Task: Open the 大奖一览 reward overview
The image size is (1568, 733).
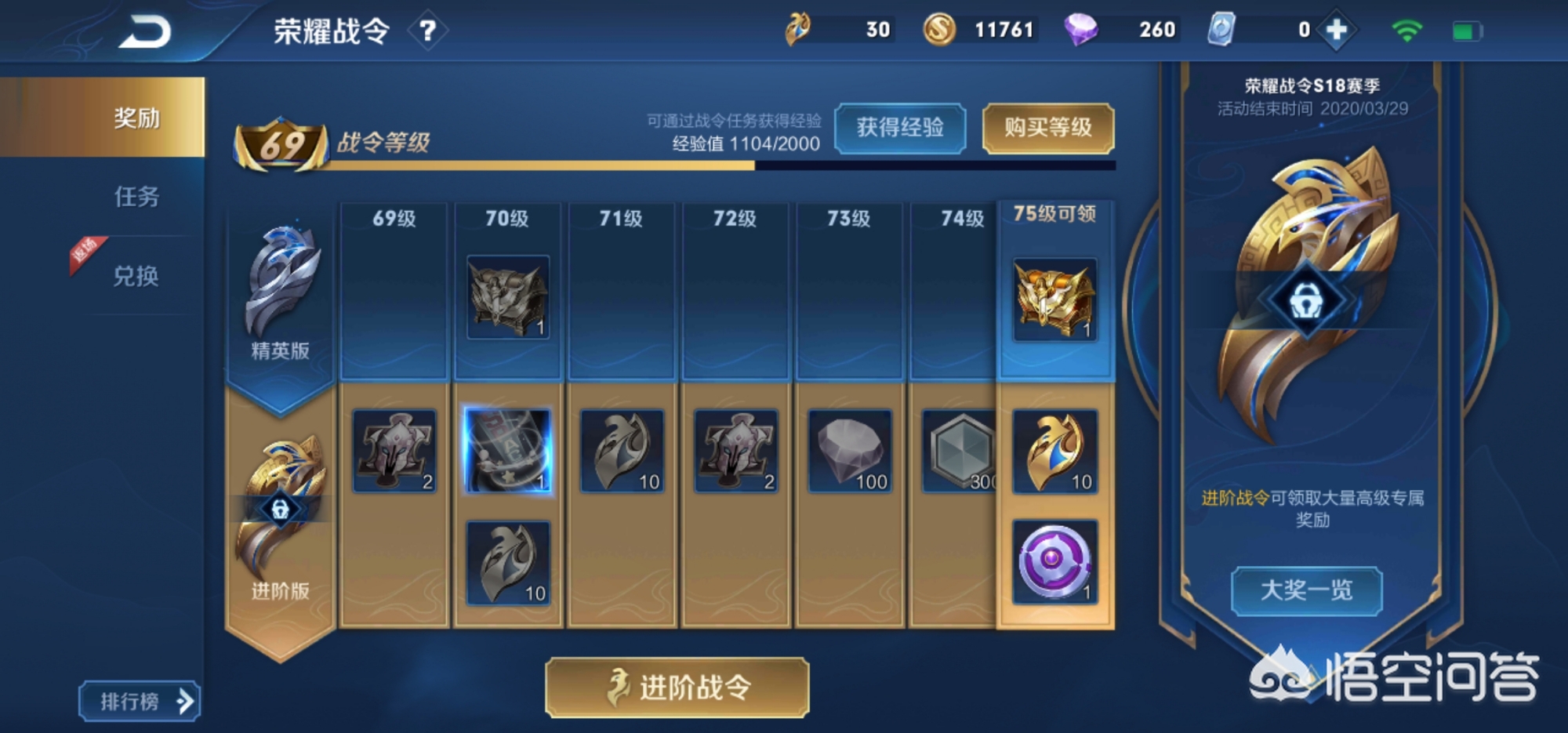Action: (x=1306, y=590)
